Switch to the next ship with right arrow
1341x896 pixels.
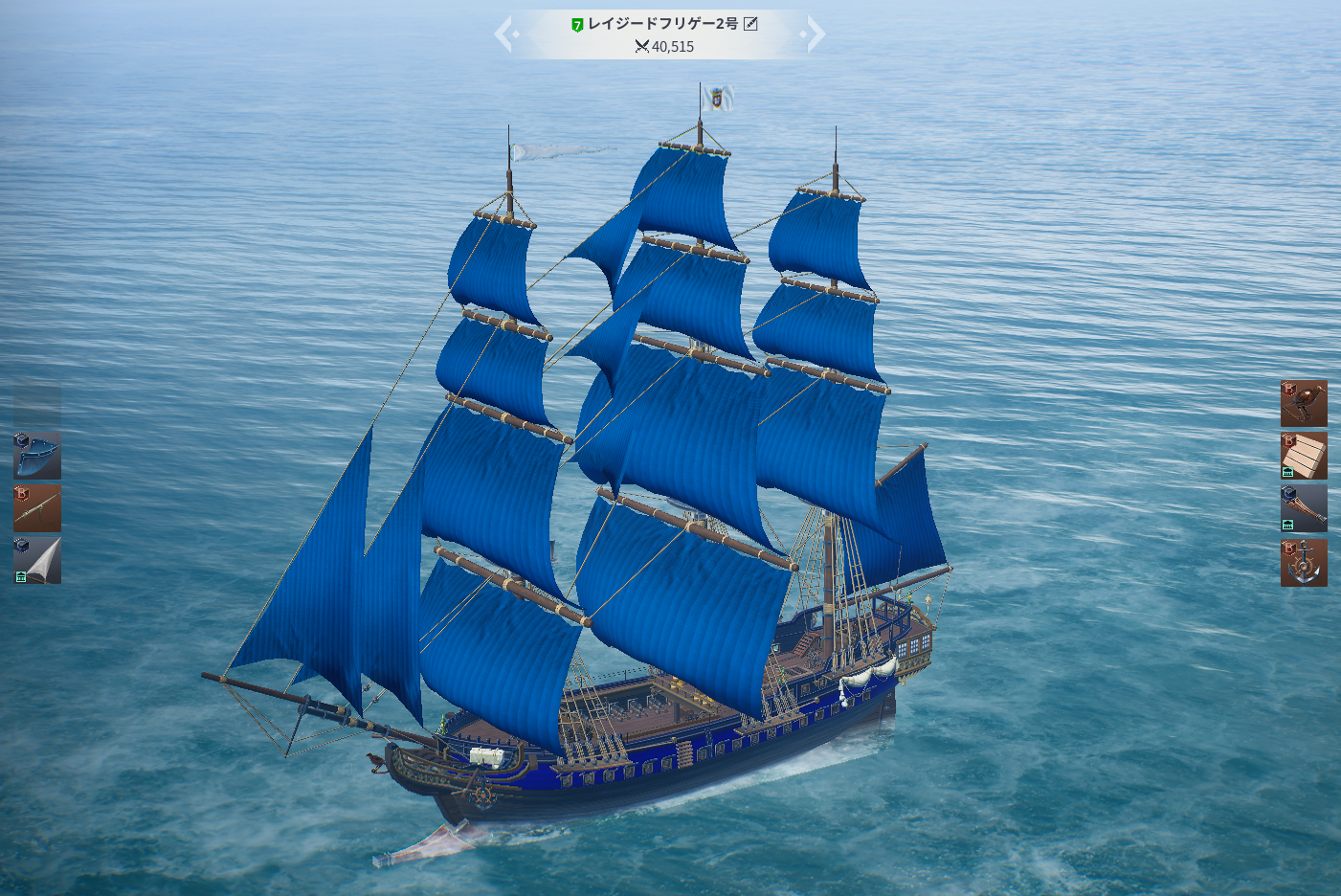(x=815, y=34)
